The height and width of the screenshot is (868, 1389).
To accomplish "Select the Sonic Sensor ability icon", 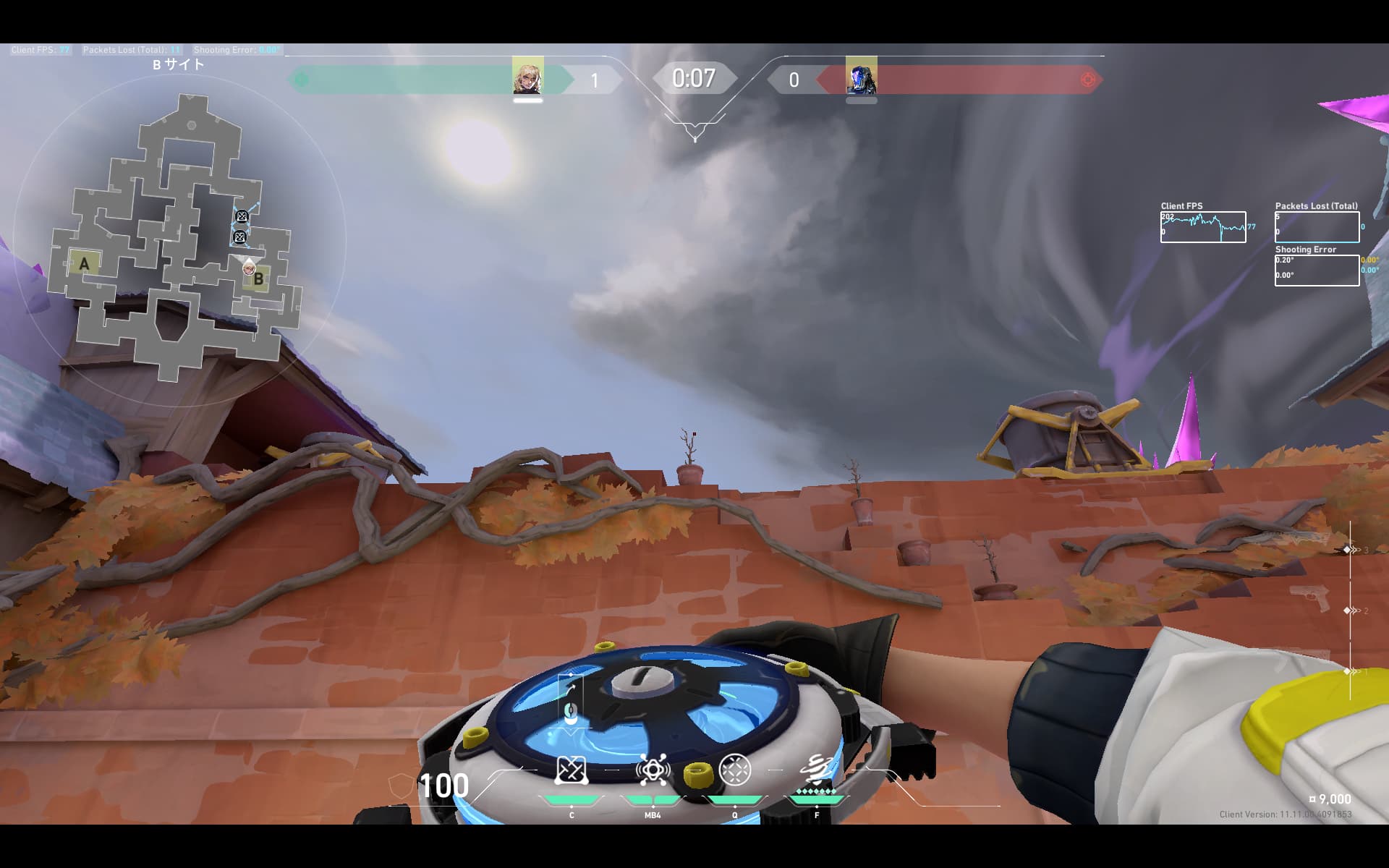I will tap(653, 770).
